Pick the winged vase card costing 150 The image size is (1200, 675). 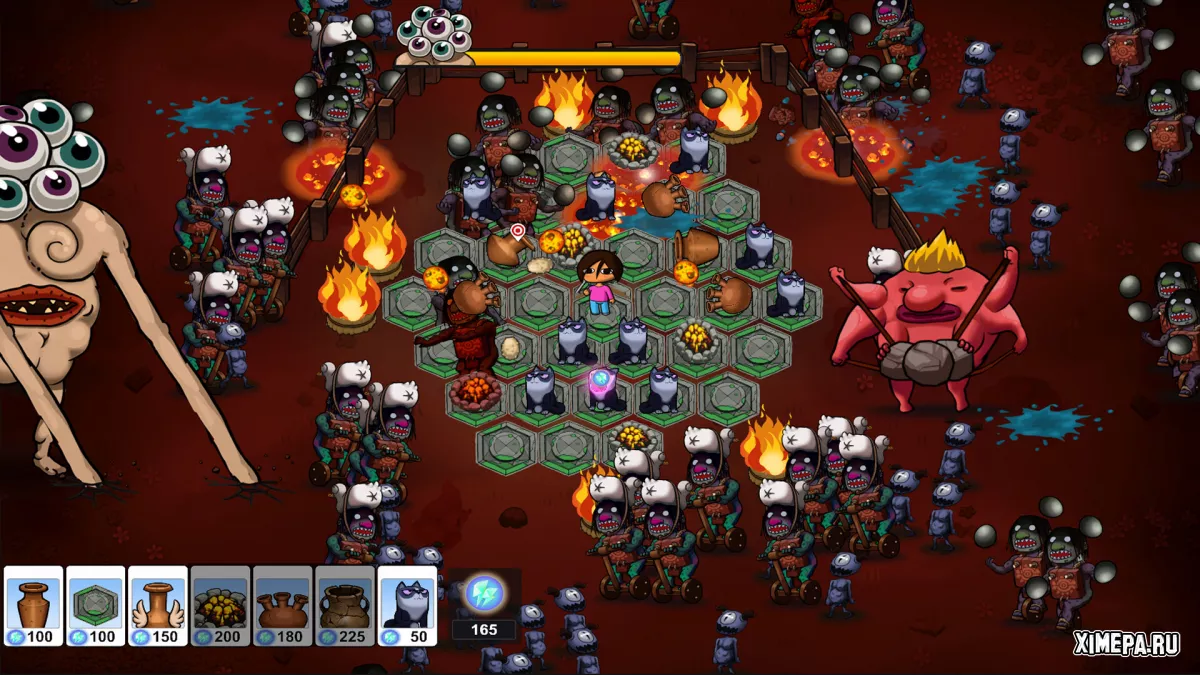click(158, 606)
